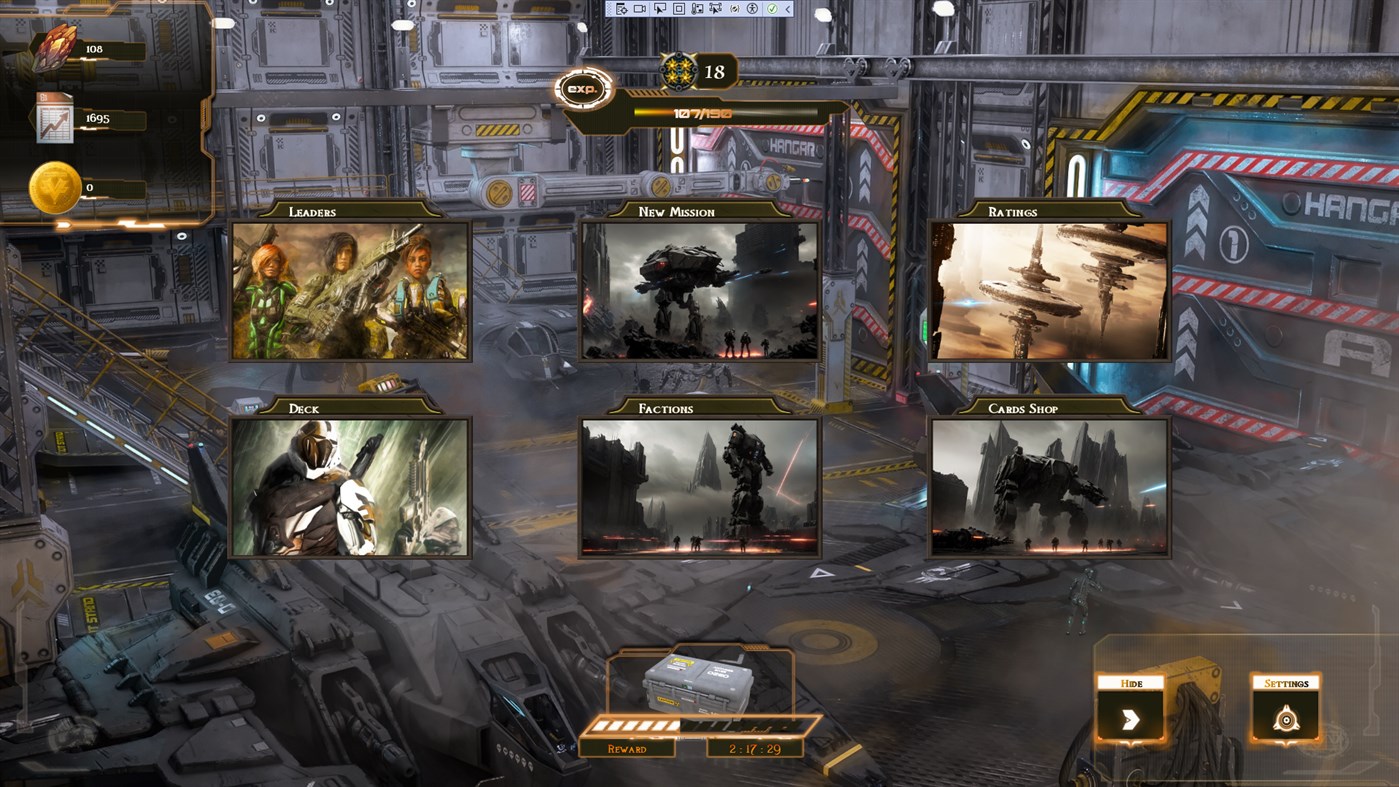Open the Factions screen
The image size is (1399, 787).
click(699, 489)
